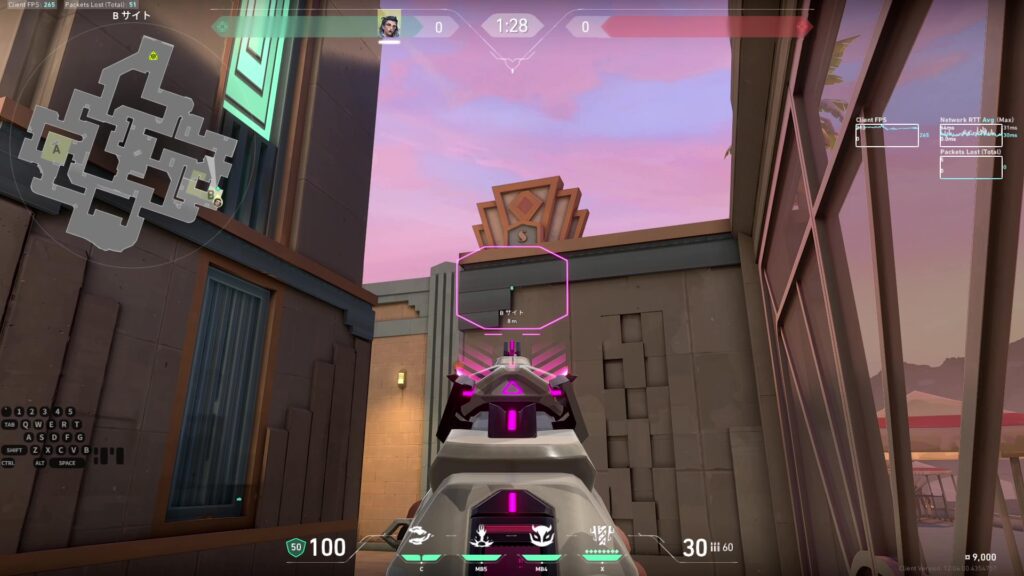1024x576 pixels.
Task: Trigger the ultimate ability icon labeled X
Action: [x=601, y=538]
